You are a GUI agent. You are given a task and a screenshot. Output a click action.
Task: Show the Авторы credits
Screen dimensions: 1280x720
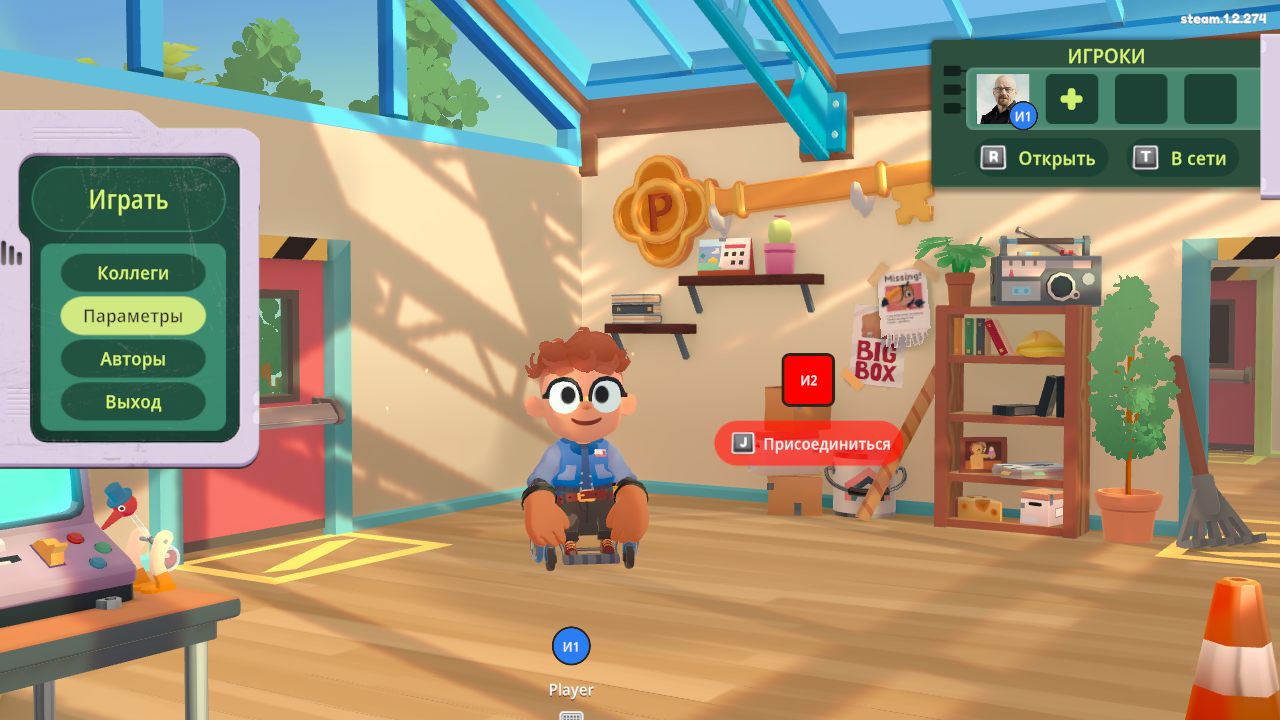click(x=133, y=359)
